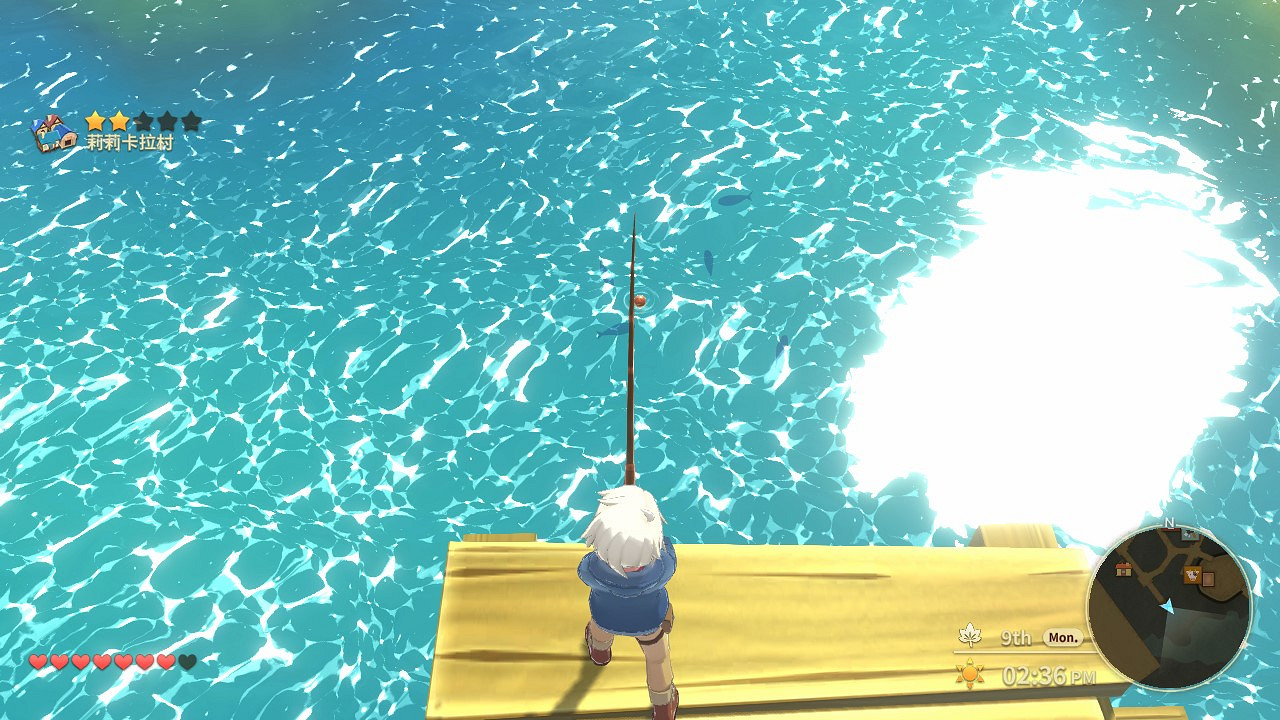Viewport: 1280px width, 720px height.
Task: Click the crop field icon atop the minimap
Action: (1190, 534)
